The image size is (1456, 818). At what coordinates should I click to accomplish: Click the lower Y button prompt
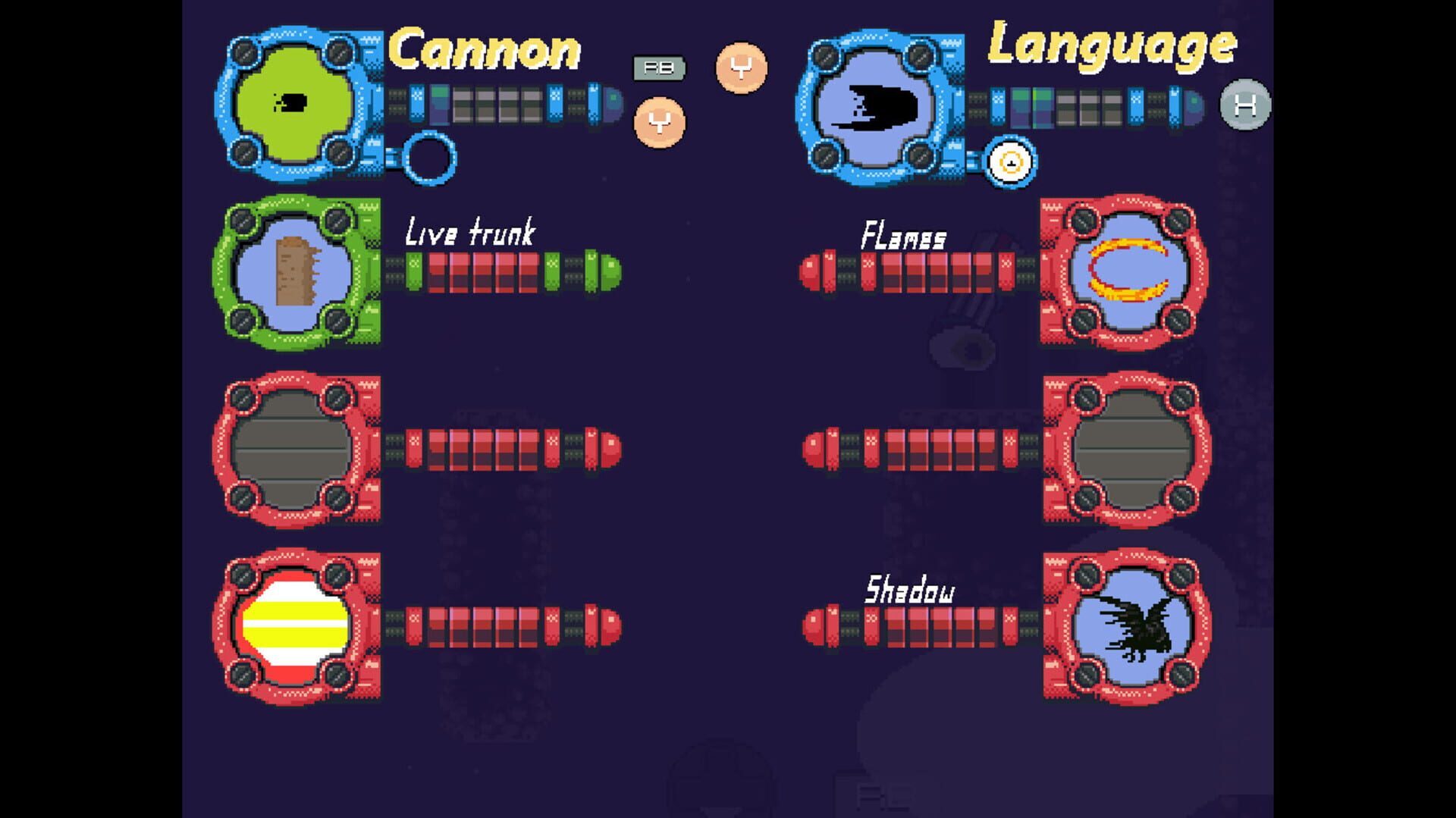658,122
